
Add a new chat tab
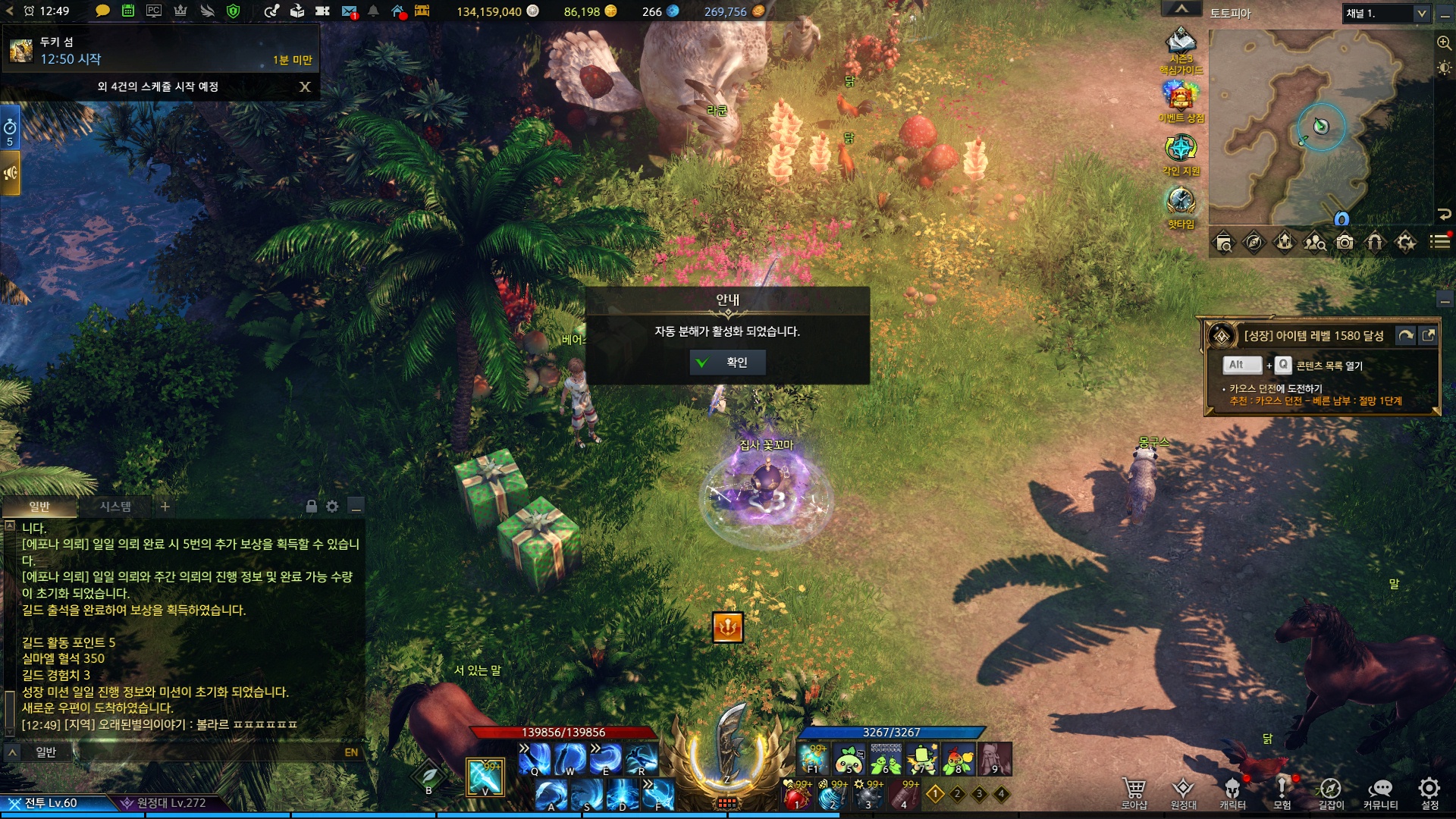pyautogui.click(x=165, y=506)
